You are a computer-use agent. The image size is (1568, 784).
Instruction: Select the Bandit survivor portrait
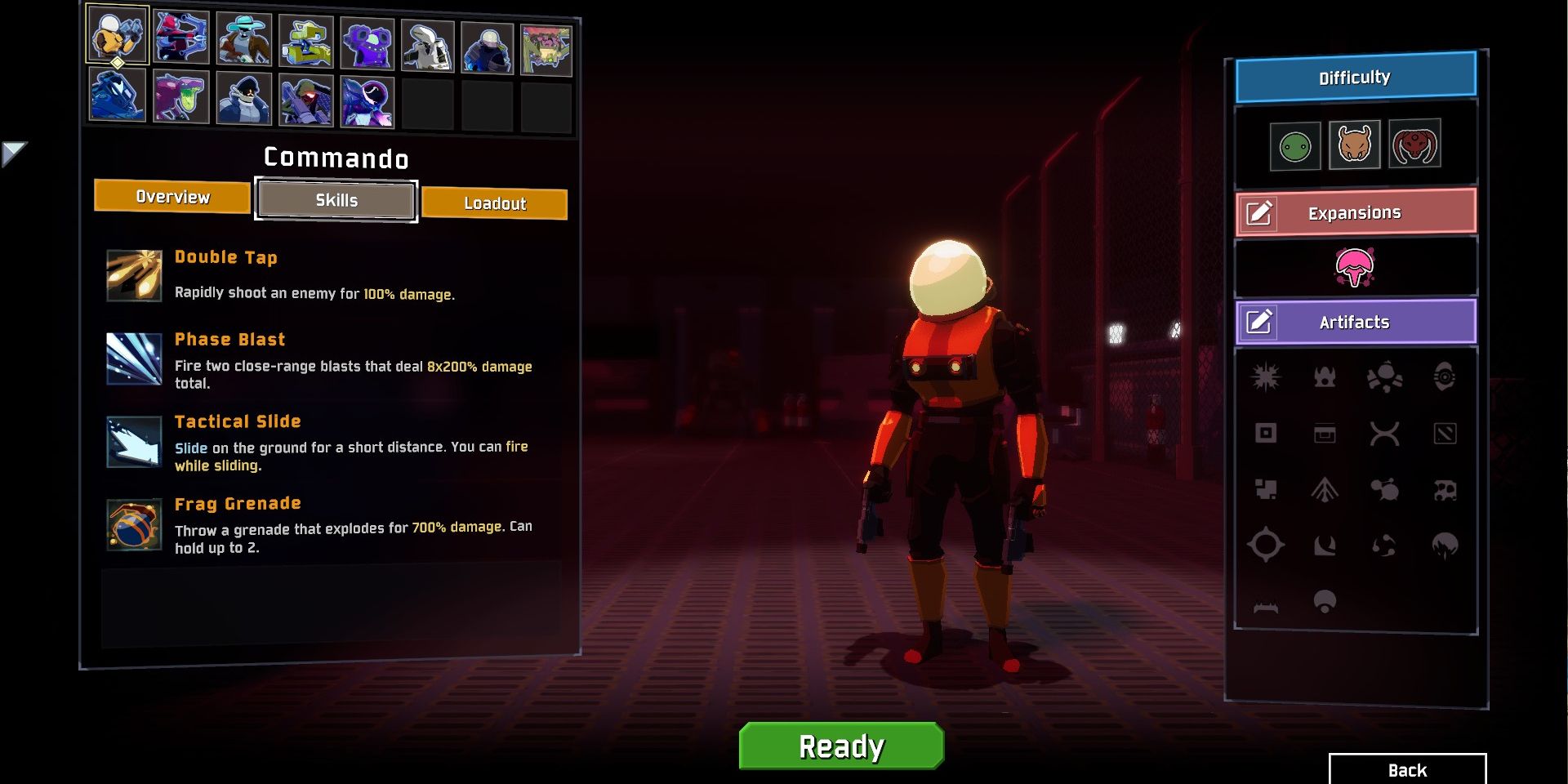coord(242,36)
